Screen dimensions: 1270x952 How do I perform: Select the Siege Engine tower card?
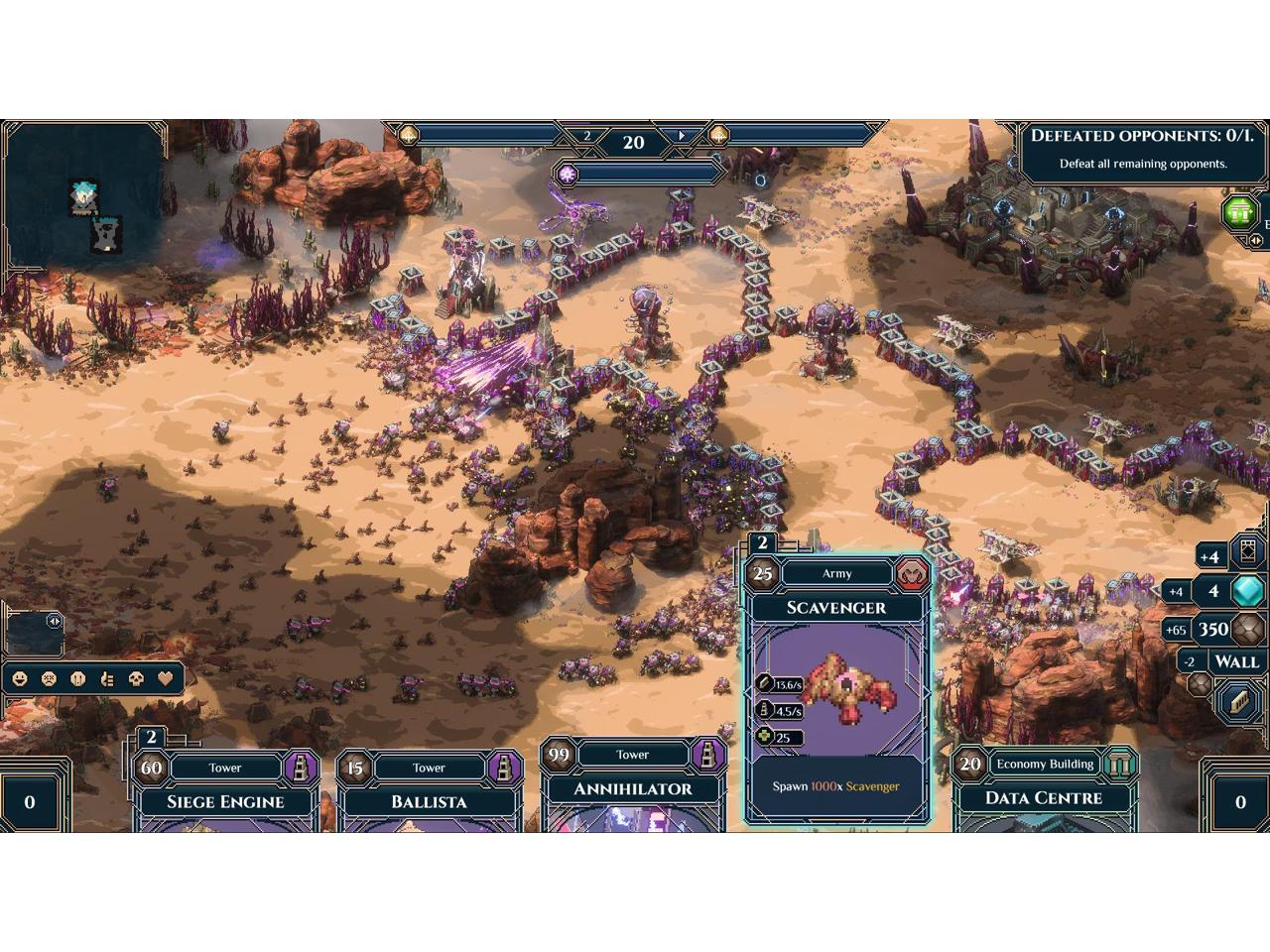pyautogui.click(x=225, y=793)
